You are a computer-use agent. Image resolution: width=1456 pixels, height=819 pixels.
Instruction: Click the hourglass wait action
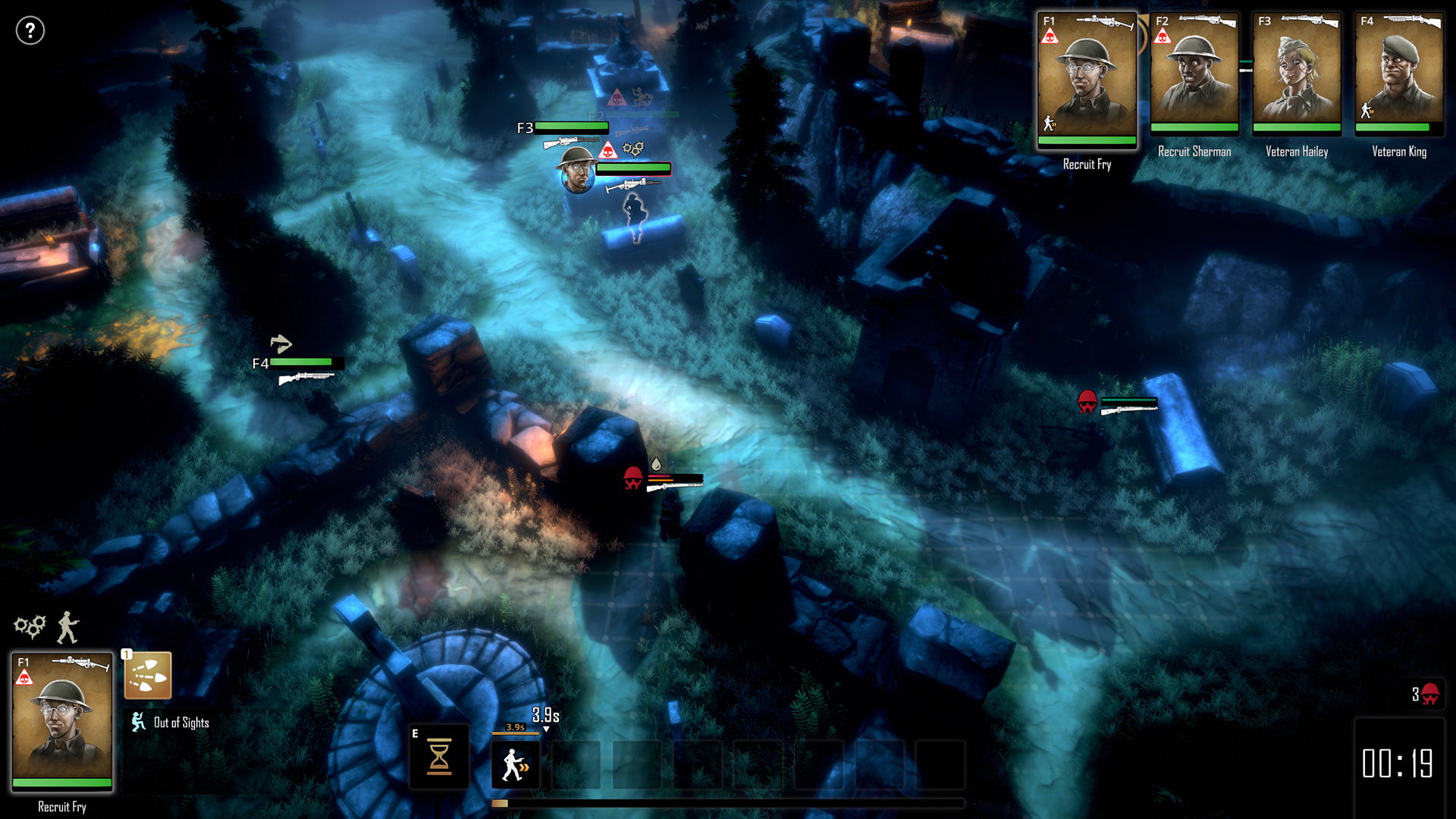click(439, 757)
